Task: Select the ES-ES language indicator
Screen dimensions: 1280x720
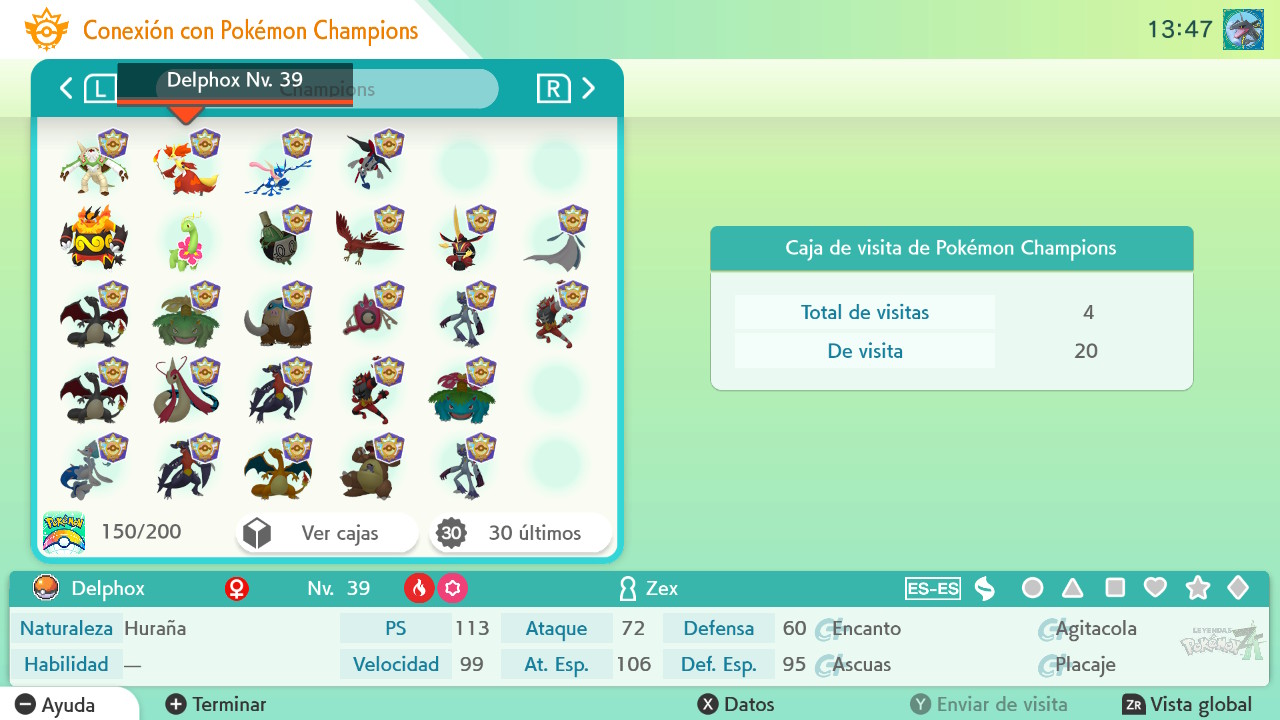Action: 933,589
